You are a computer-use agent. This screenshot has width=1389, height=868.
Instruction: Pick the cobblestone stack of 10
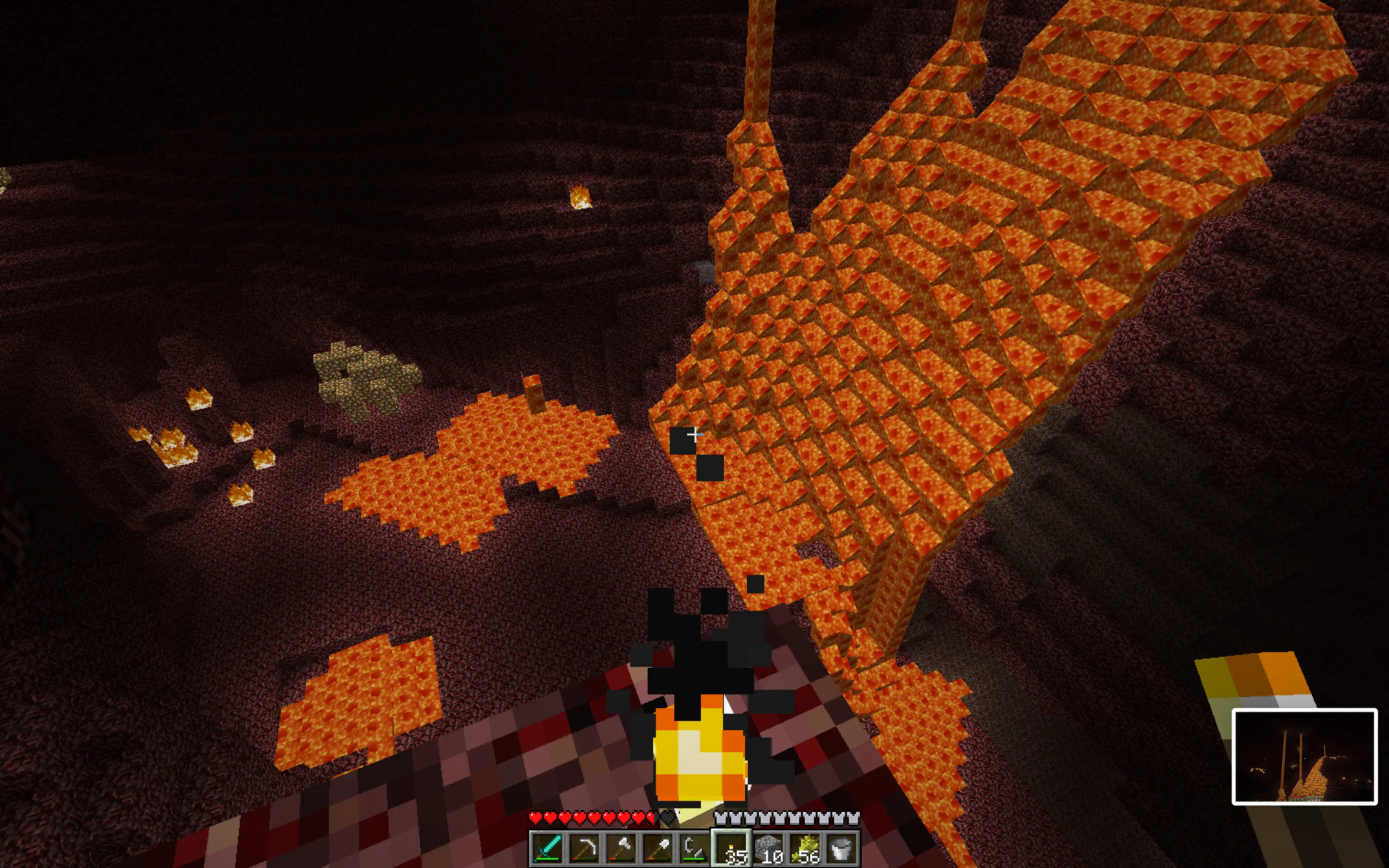point(768,848)
